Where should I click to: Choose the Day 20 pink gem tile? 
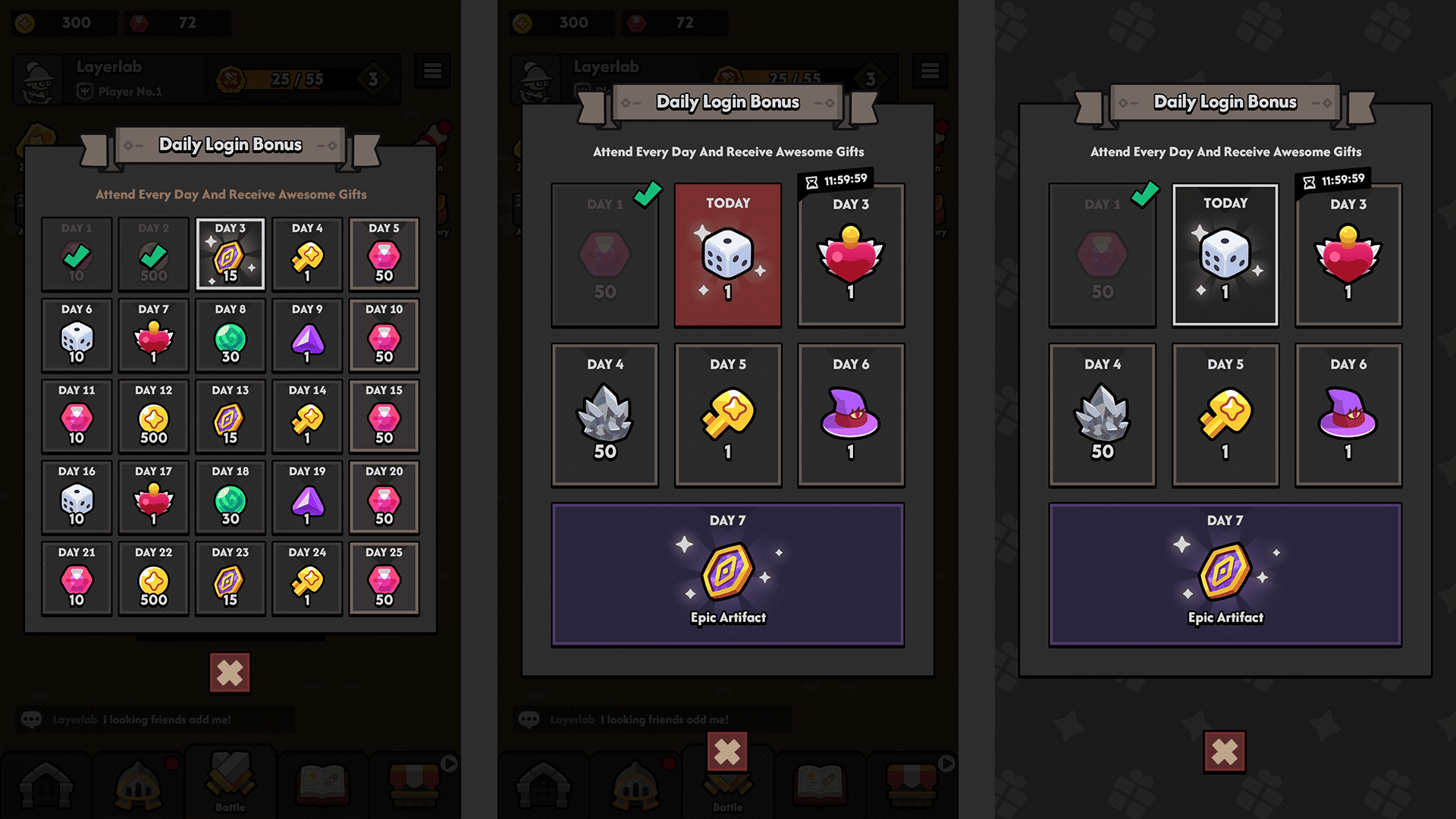384,497
